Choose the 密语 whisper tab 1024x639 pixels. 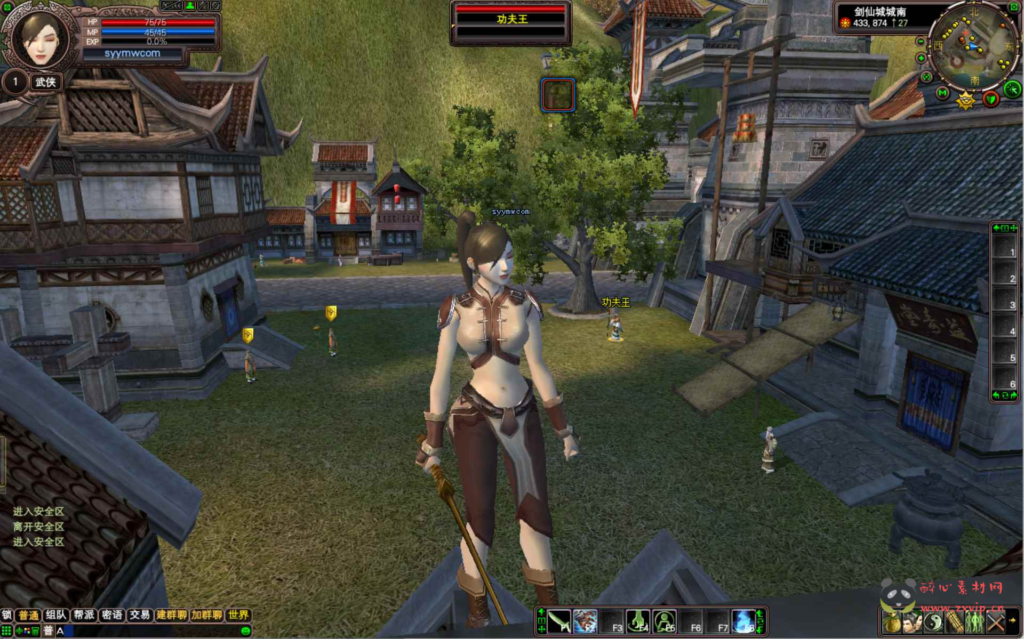pyautogui.click(x=112, y=615)
